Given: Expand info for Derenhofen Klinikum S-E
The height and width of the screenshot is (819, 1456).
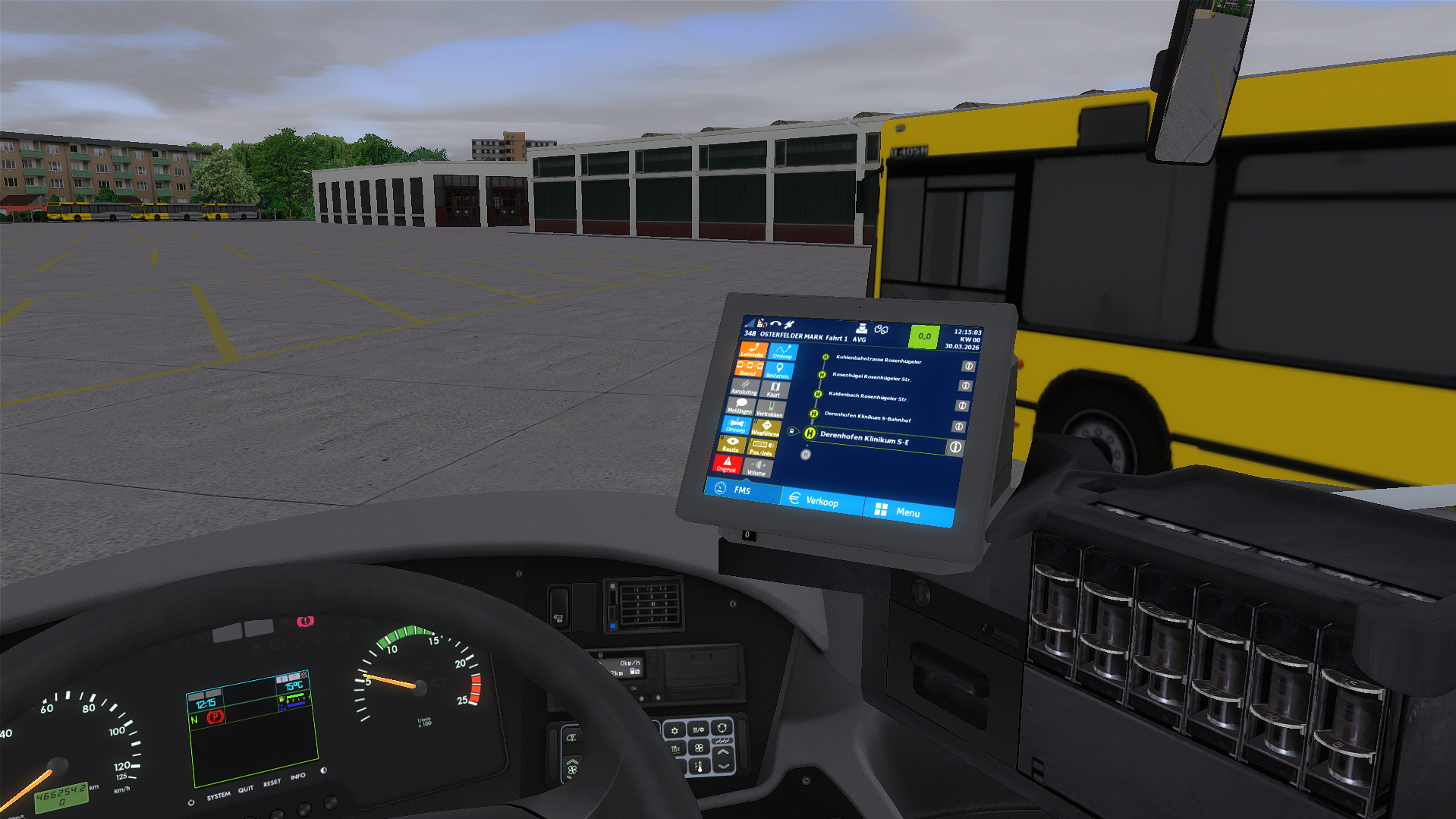Looking at the screenshot, I should pos(955,446).
